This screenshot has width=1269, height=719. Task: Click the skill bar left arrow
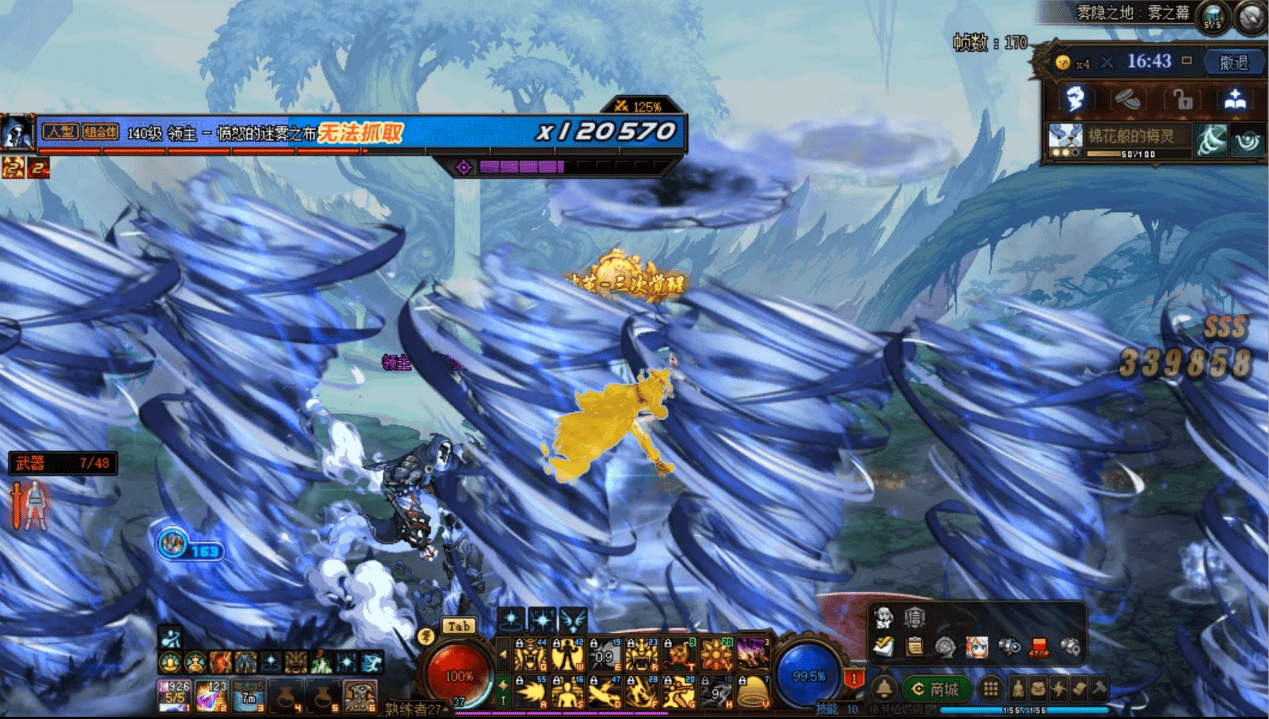pyautogui.click(x=503, y=655)
